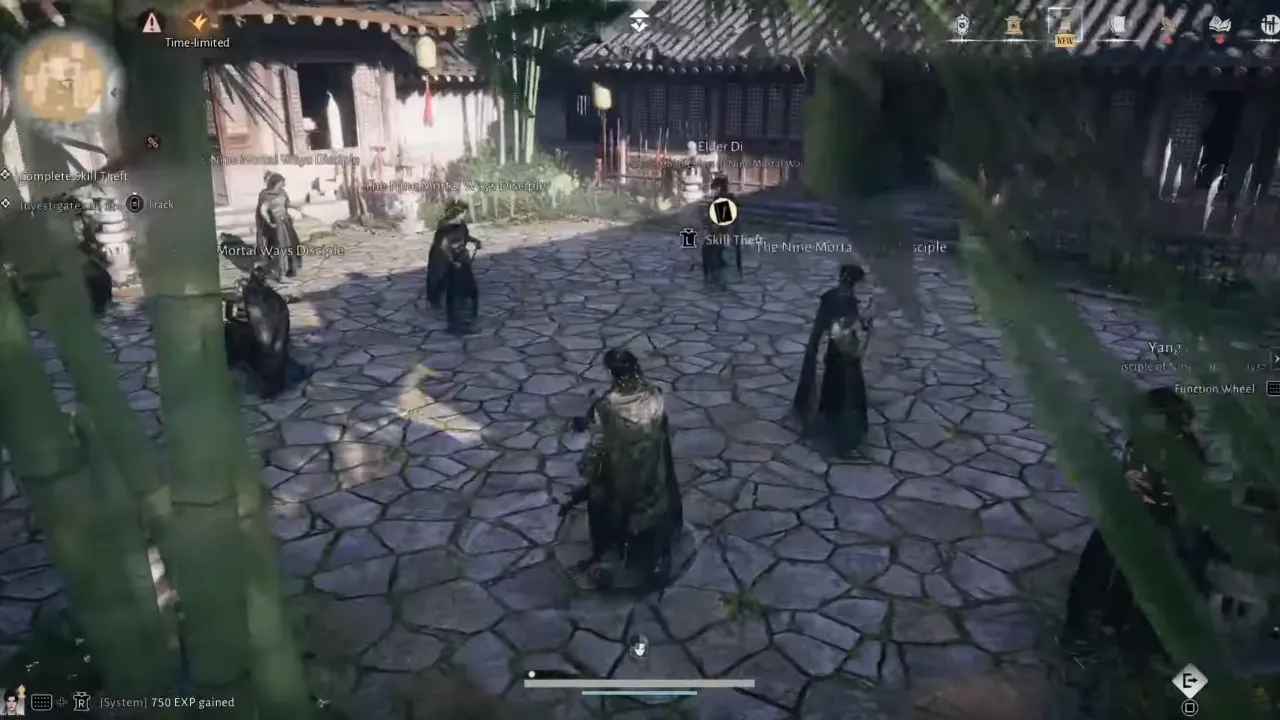Toggle the red crossed-swords combat icon
The height and width of the screenshot is (720, 1280).
pos(152,142)
